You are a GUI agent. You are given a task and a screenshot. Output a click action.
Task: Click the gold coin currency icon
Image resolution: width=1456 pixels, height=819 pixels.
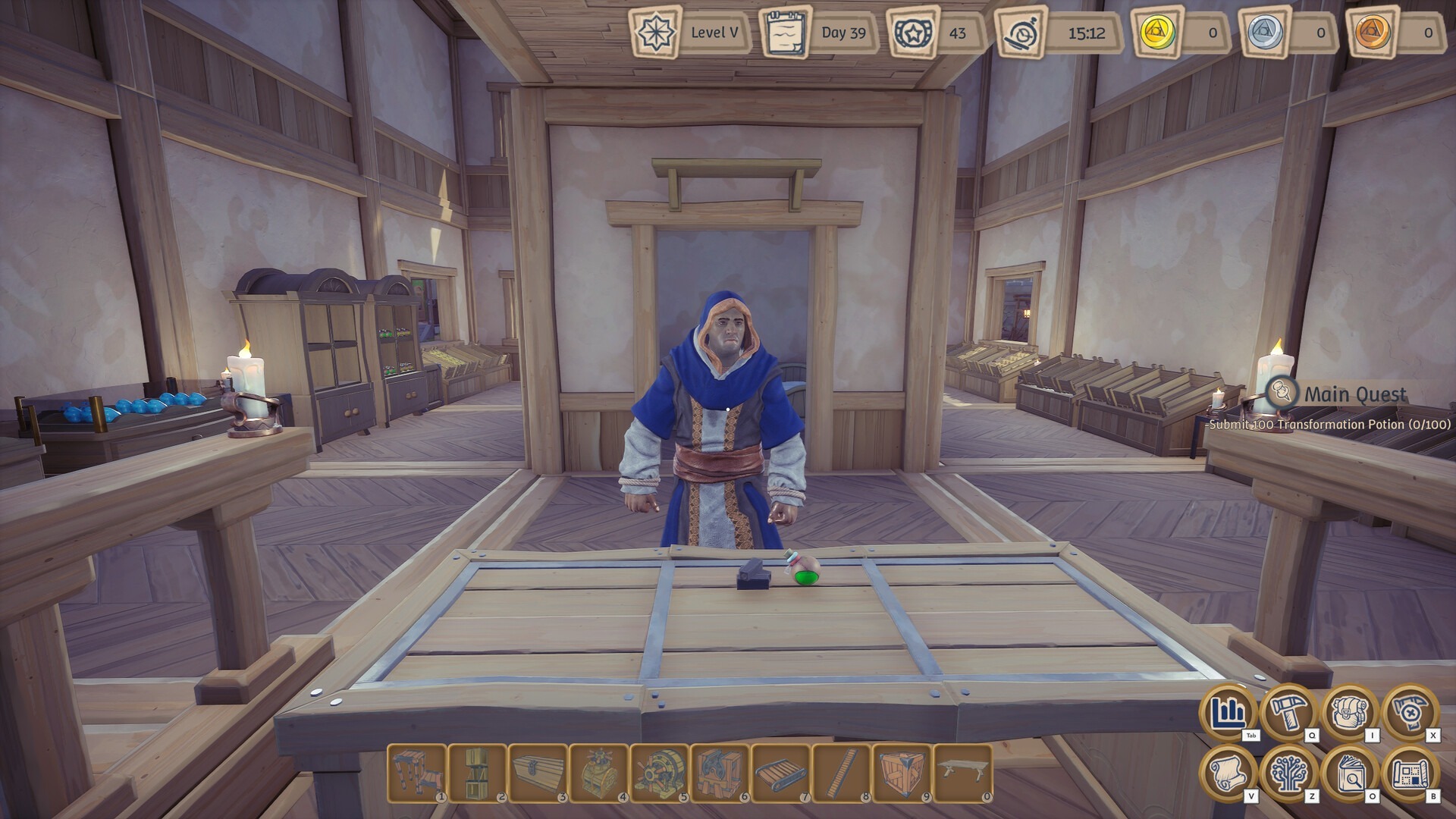(1157, 33)
